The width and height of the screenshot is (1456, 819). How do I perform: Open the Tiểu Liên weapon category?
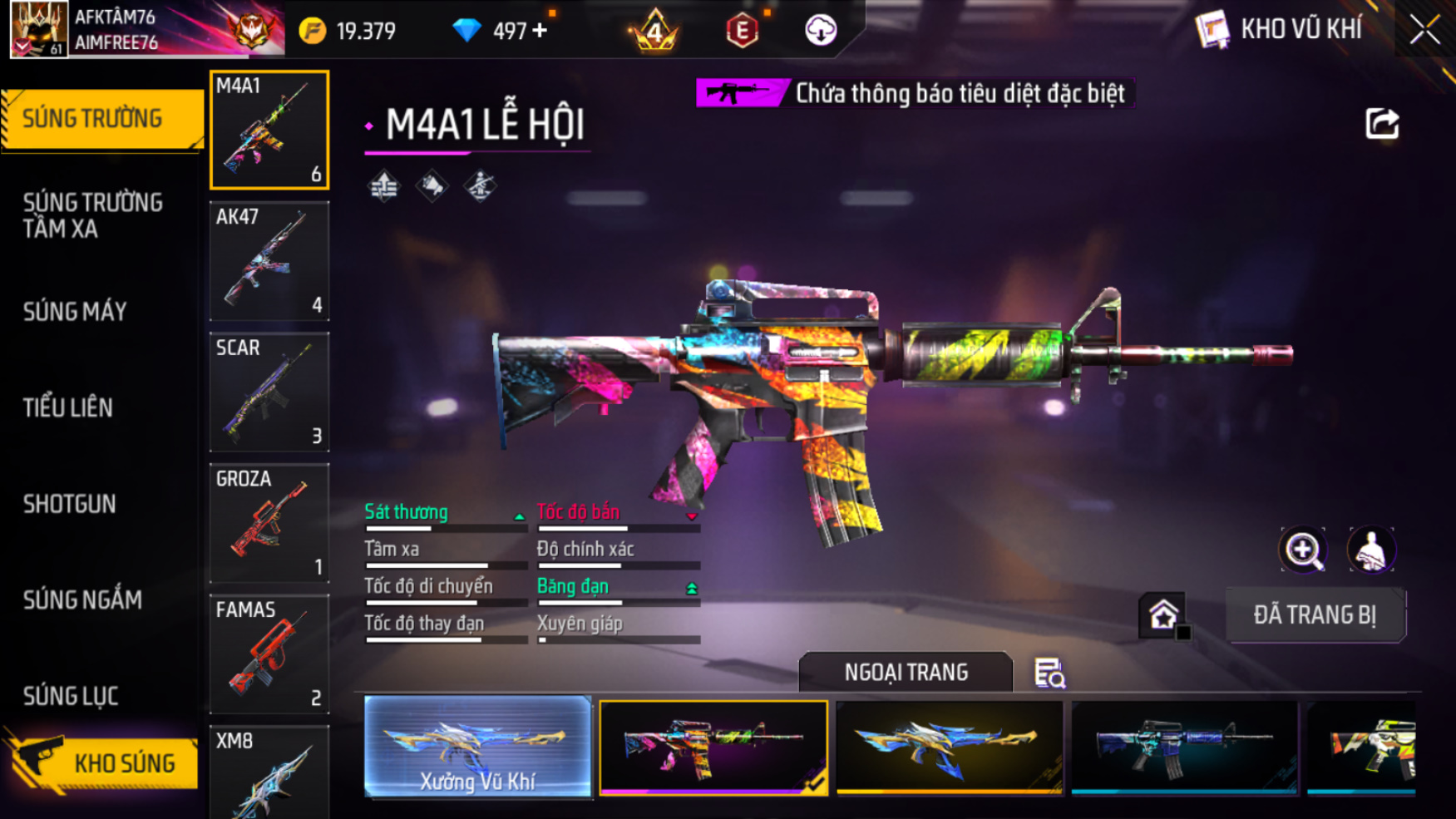pos(68,407)
